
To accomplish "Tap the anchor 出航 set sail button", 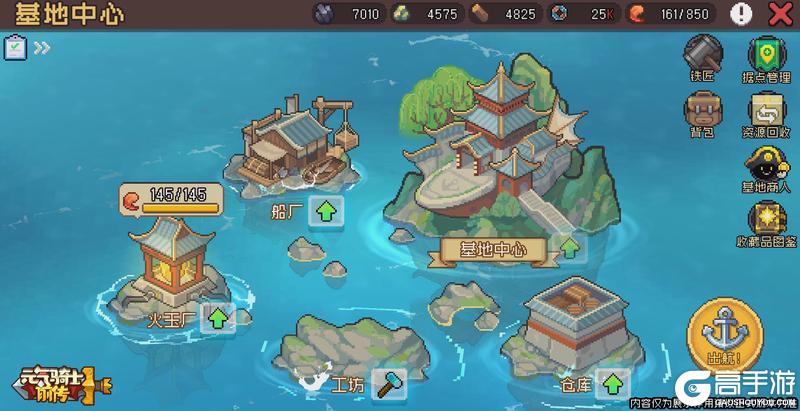I will click(718, 337).
